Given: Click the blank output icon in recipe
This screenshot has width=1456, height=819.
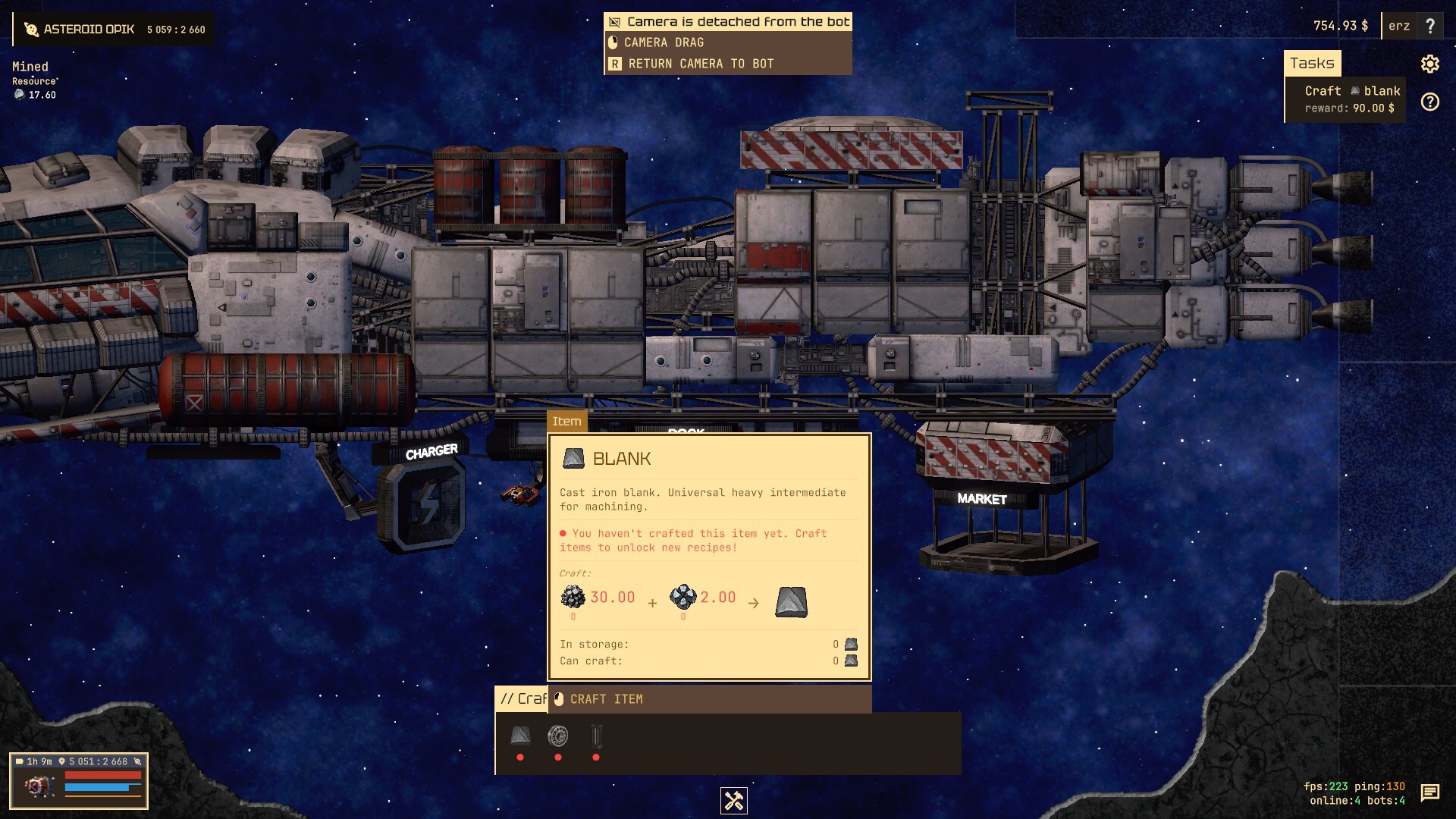Looking at the screenshot, I should pos(791,602).
